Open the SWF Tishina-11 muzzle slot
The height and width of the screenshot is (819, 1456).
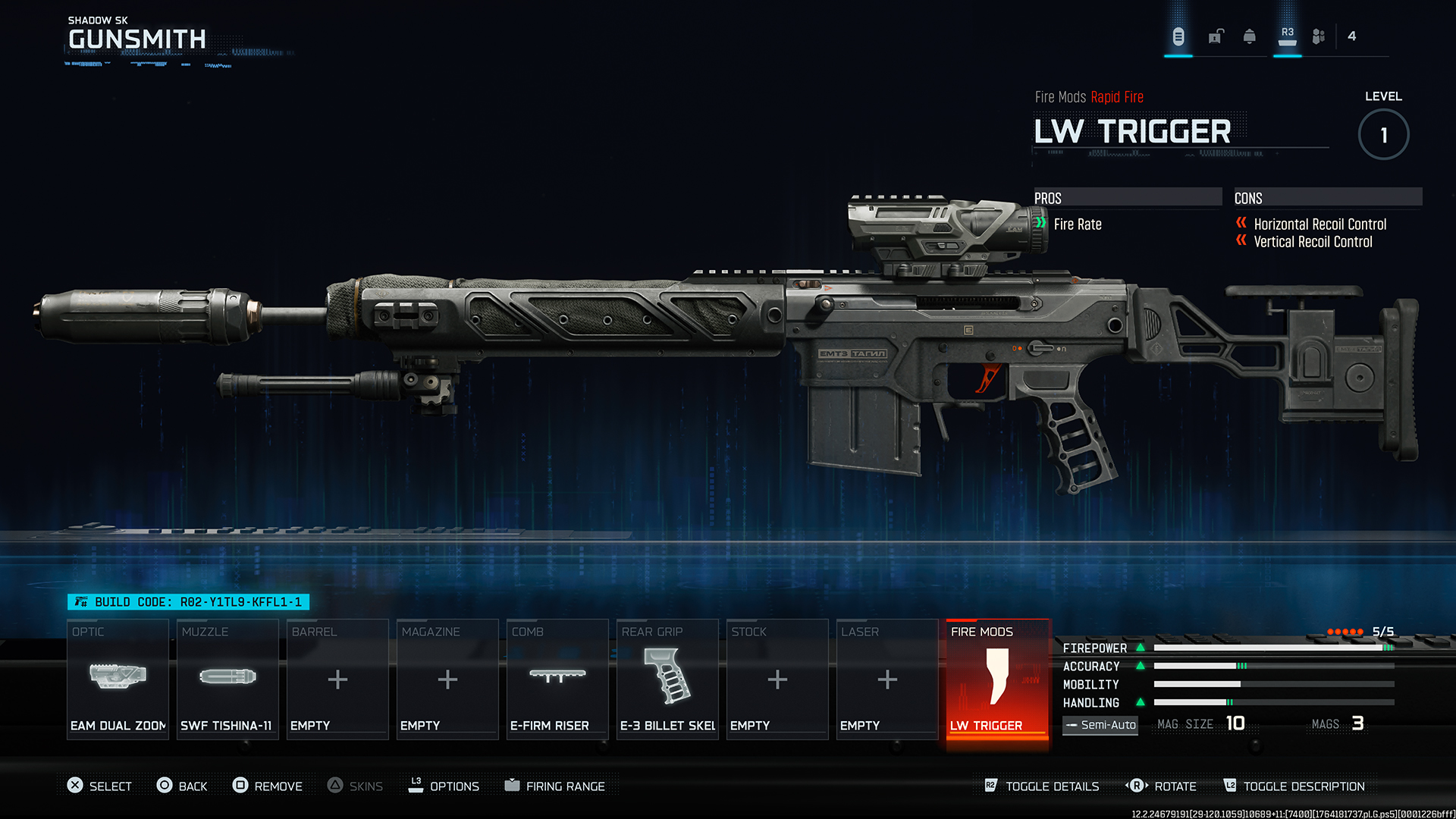pyautogui.click(x=227, y=679)
